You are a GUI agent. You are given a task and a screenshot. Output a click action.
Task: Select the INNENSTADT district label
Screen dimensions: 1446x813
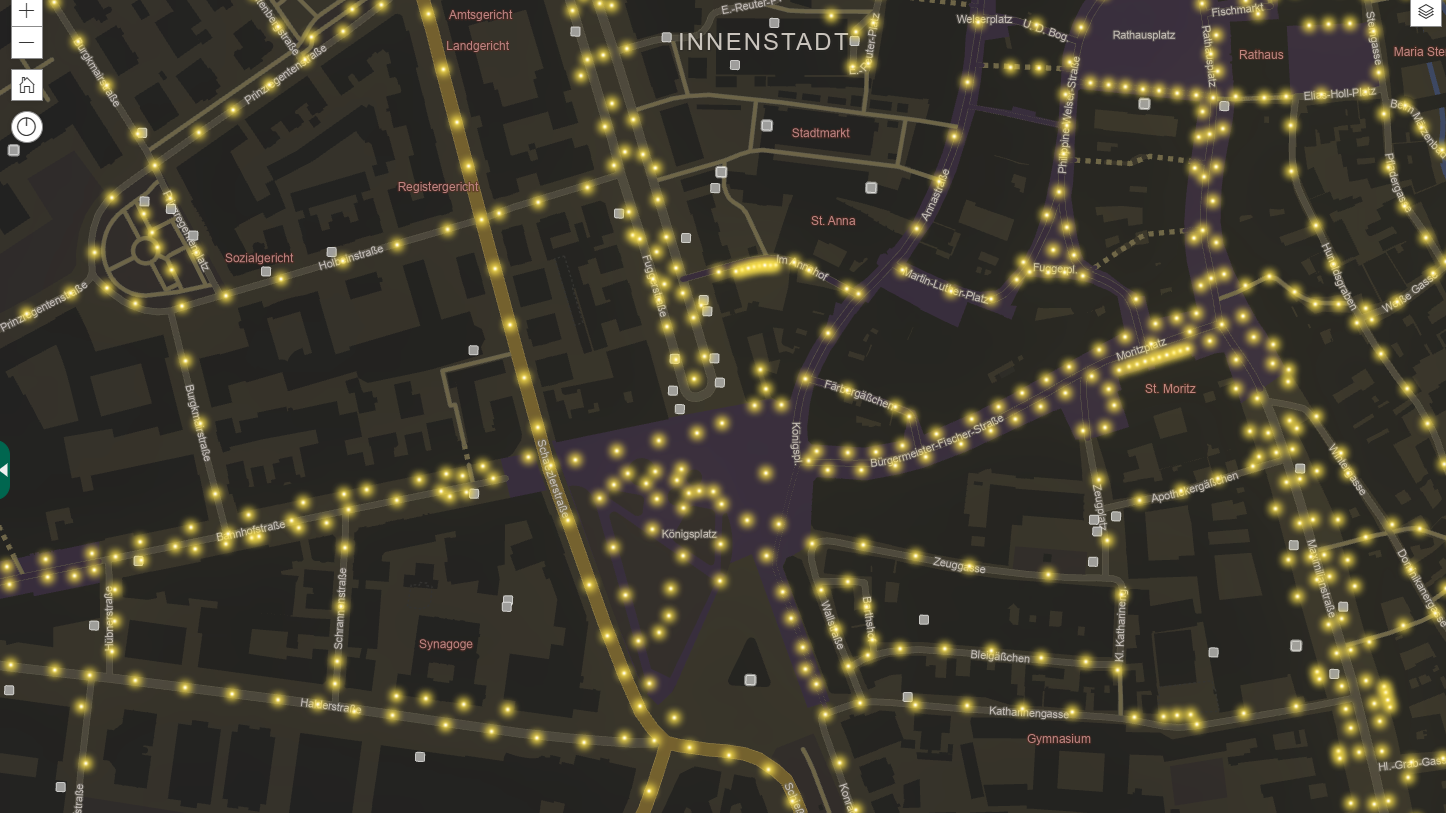point(764,41)
